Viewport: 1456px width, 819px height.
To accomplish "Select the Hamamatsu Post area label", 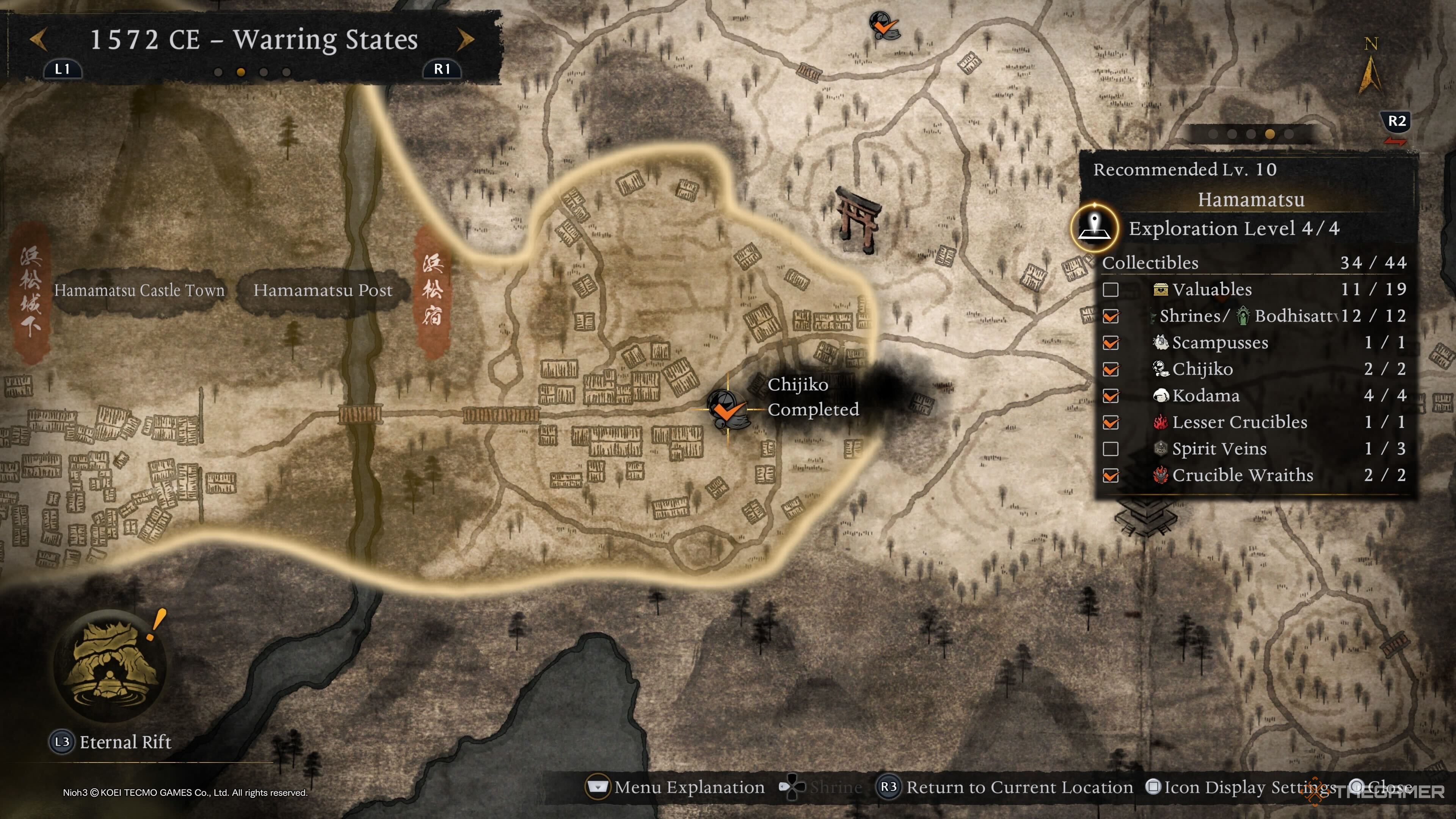I will coord(322,290).
